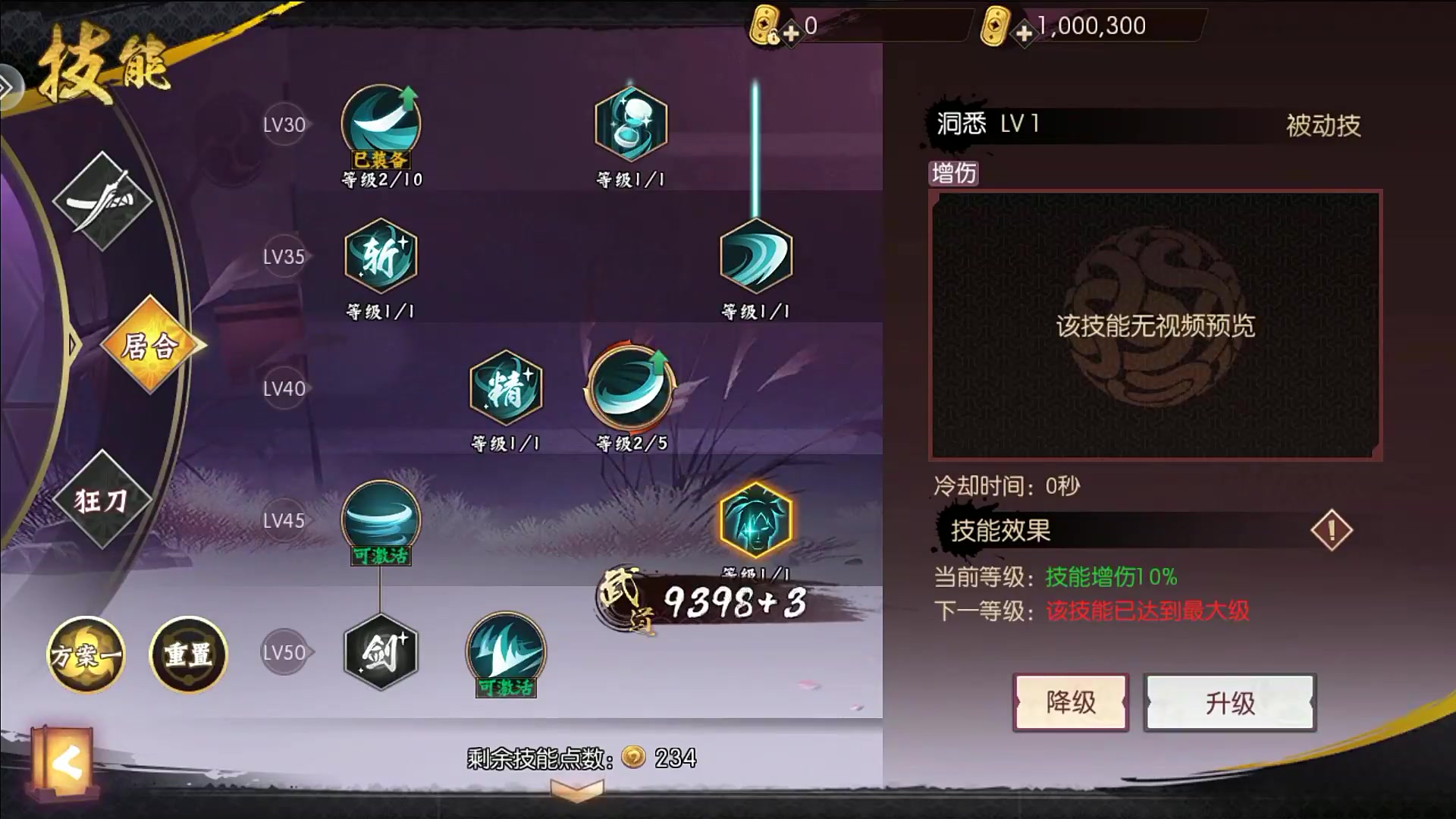Click the 降级 downgrade button
1456x819 pixels.
1070,702
